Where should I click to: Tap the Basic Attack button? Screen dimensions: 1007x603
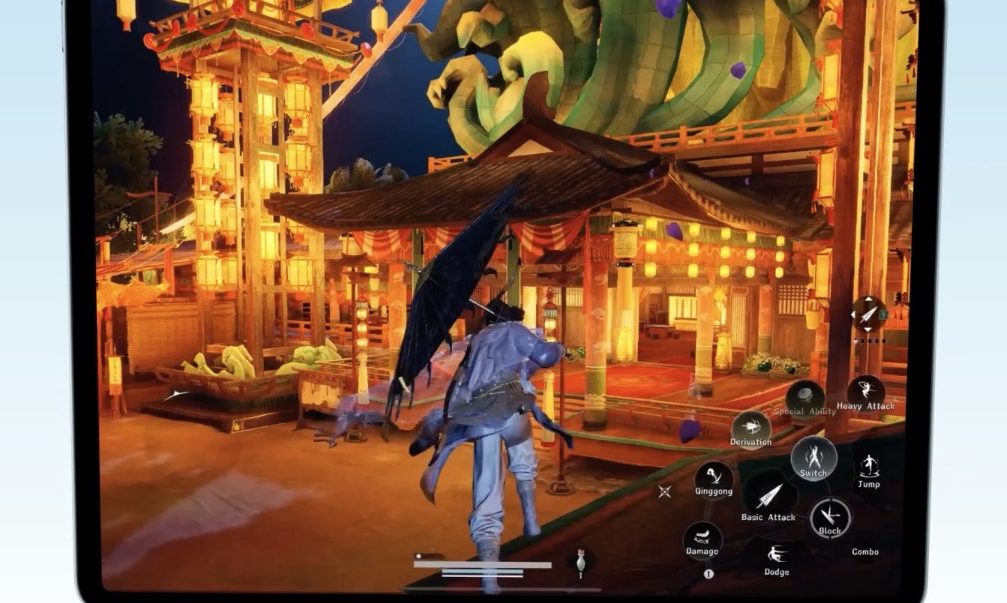(x=768, y=495)
